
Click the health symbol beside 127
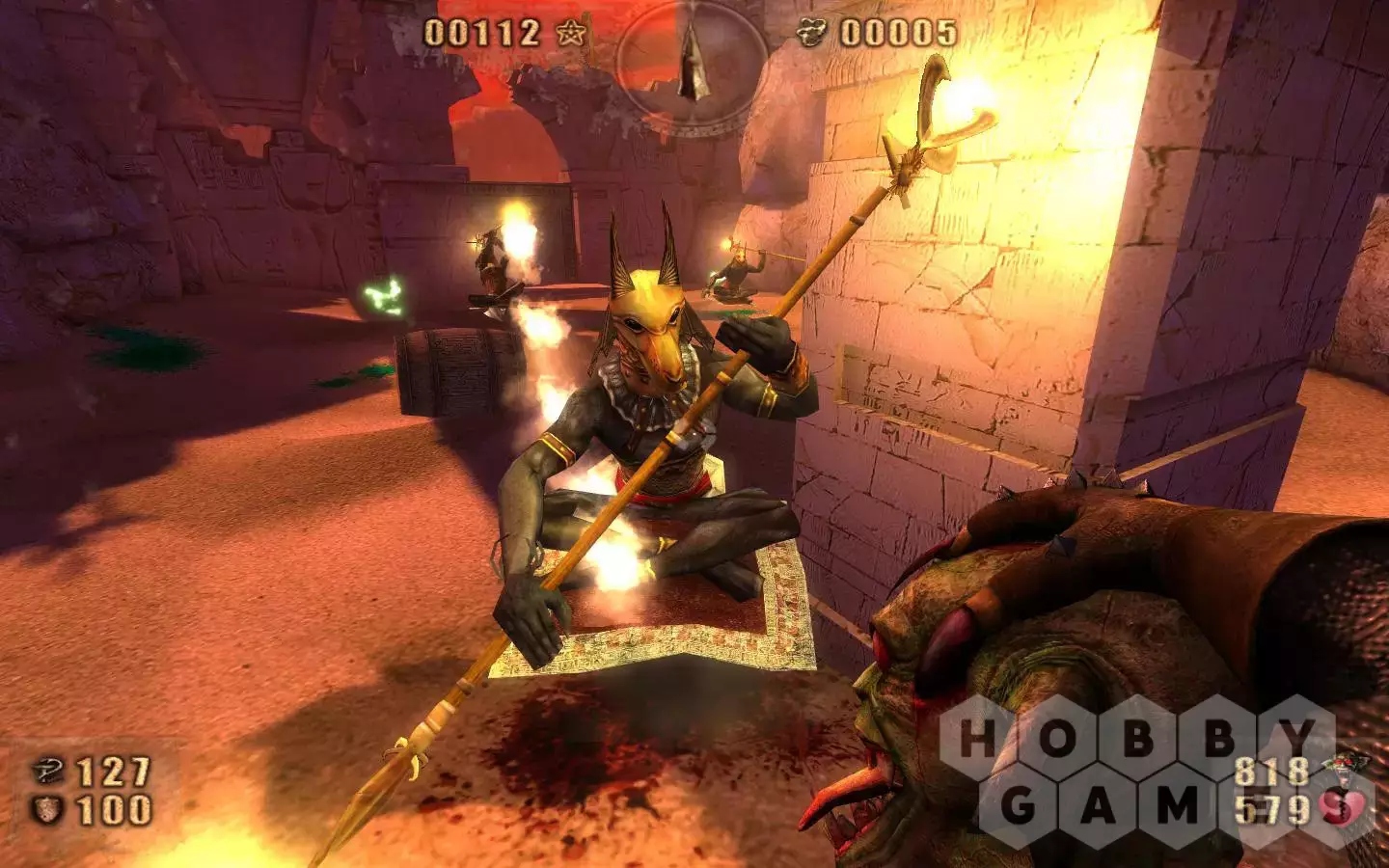coord(47,772)
